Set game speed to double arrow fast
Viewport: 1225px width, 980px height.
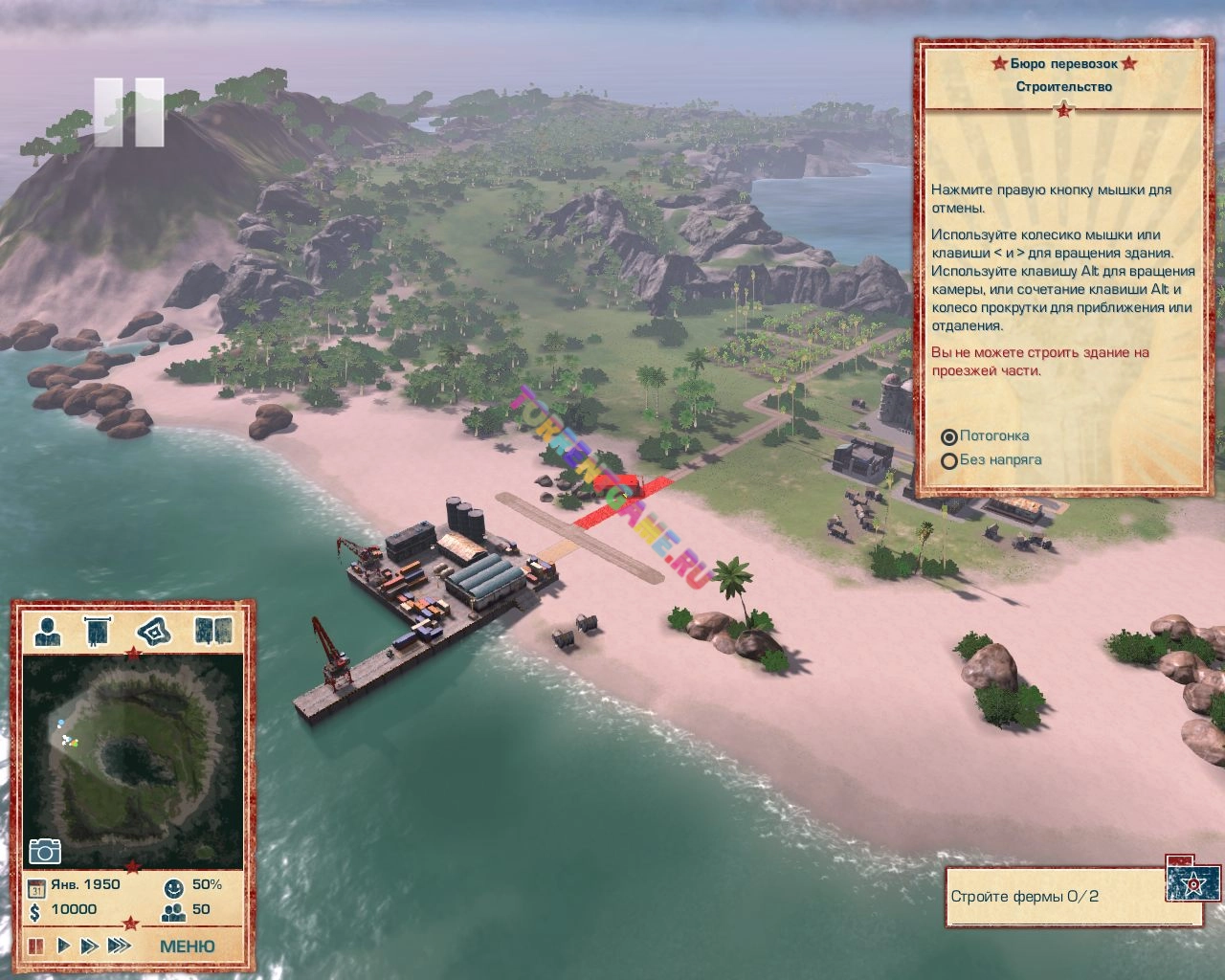[89, 947]
